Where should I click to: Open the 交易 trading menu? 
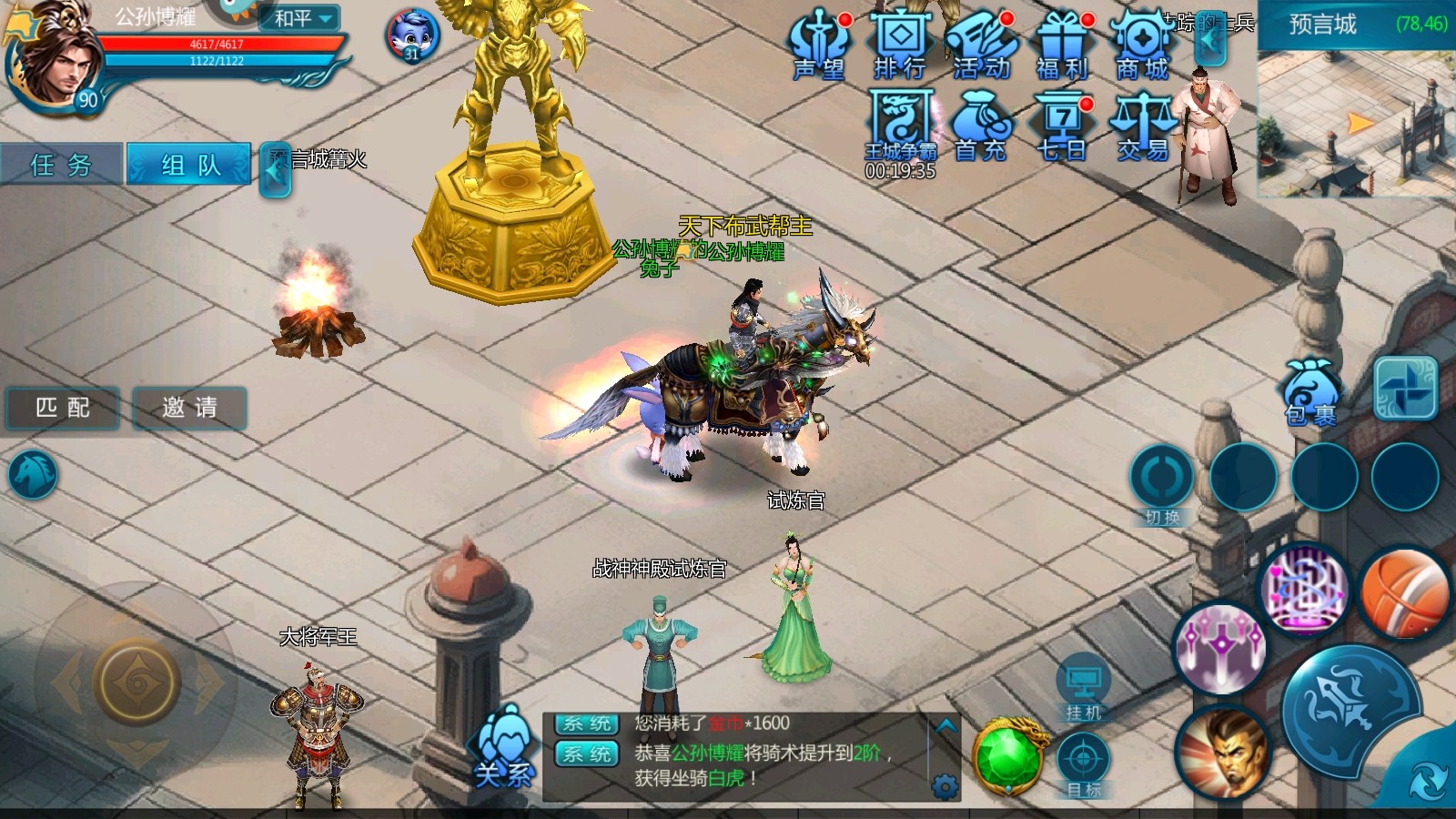(x=1142, y=126)
